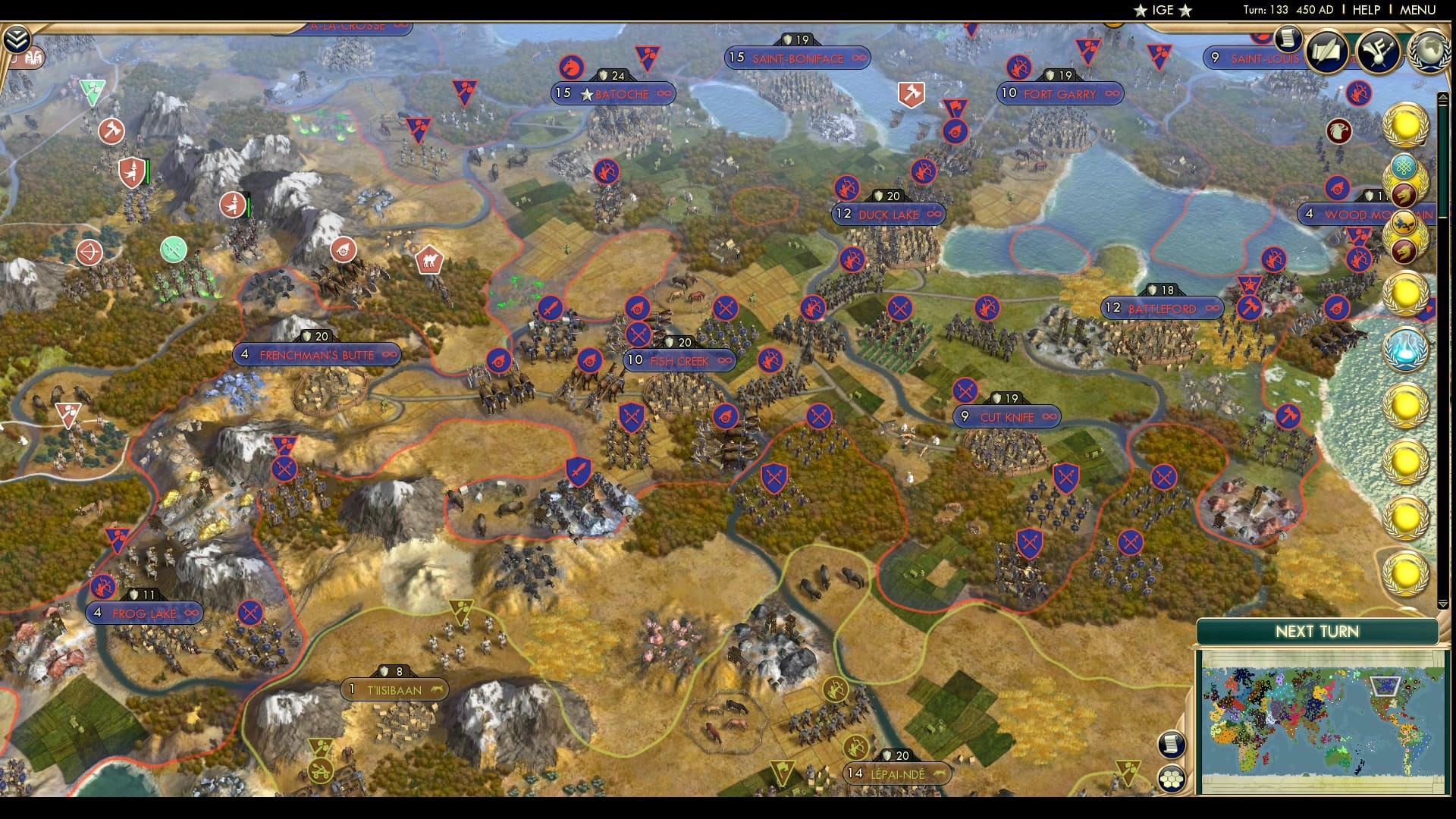
Task: Open the IGE in-game editor
Action: coord(1163,10)
